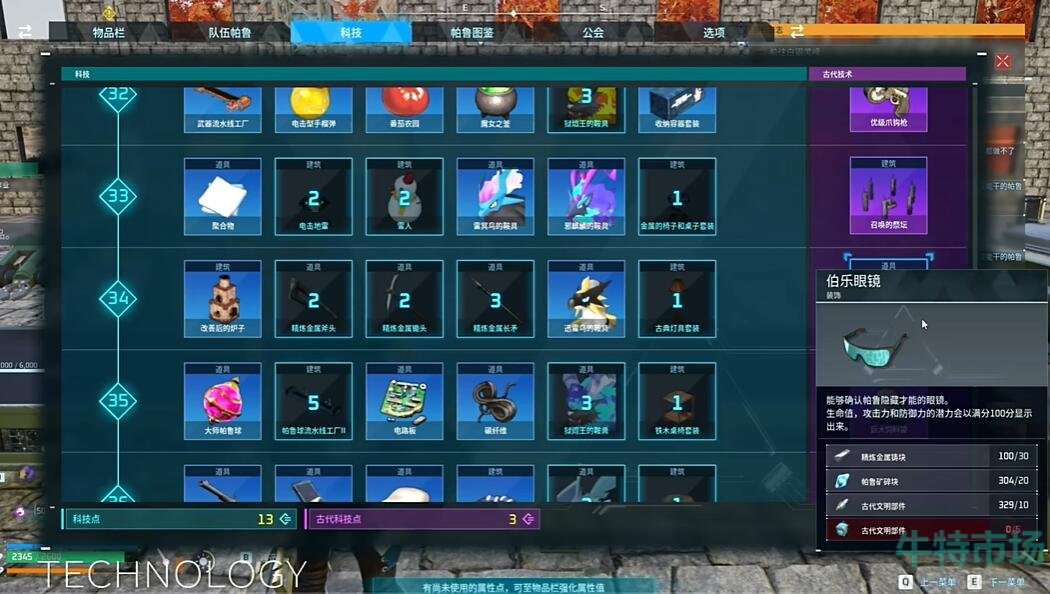The width and height of the screenshot is (1050, 594).
Task: Open the 帕鲁图鉴 Paldeck tab
Action: coord(472,32)
